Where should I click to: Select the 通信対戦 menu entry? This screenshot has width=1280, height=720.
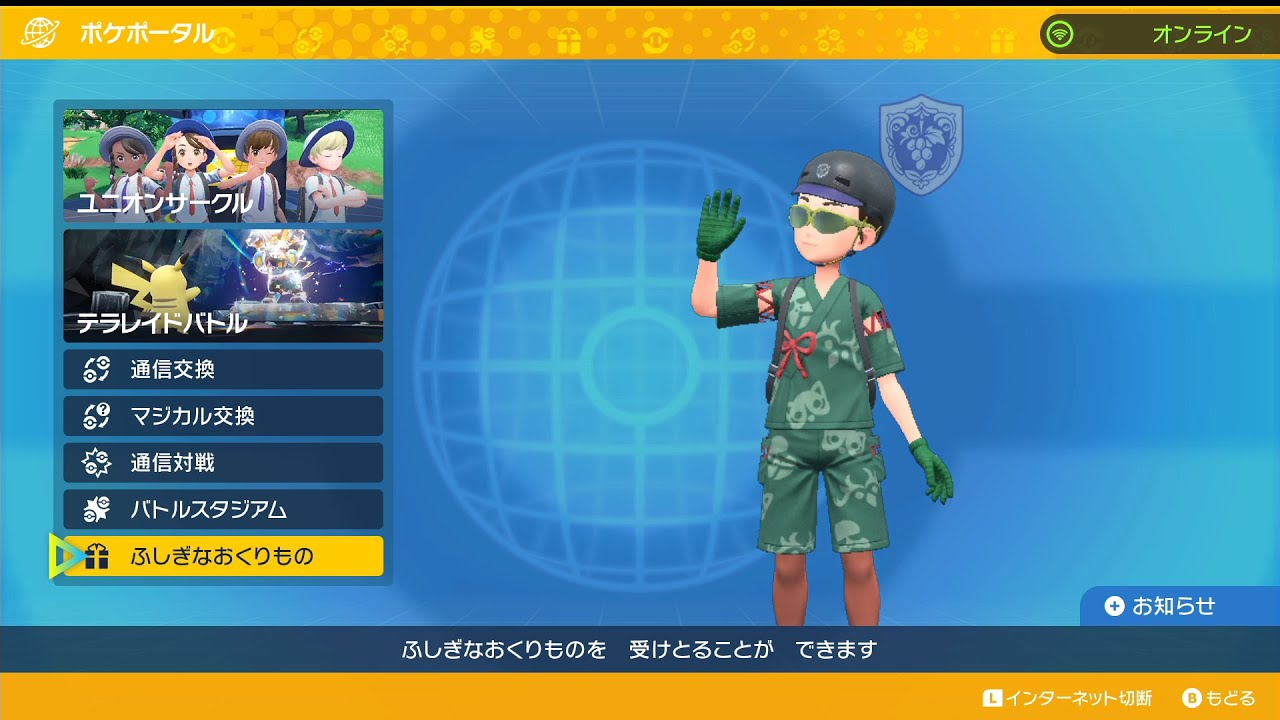(x=220, y=463)
